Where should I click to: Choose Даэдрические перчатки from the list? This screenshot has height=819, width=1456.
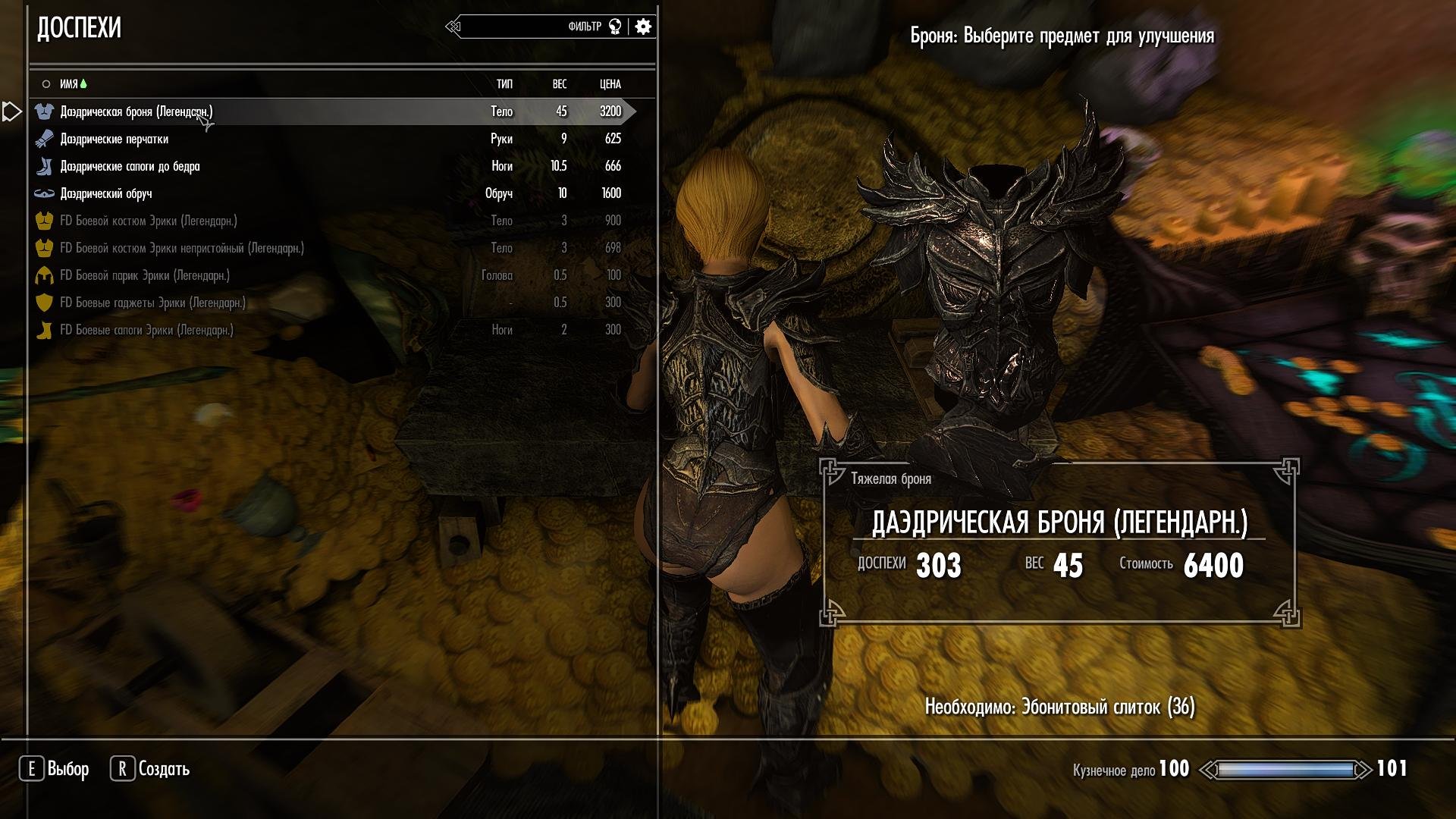point(115,139)
